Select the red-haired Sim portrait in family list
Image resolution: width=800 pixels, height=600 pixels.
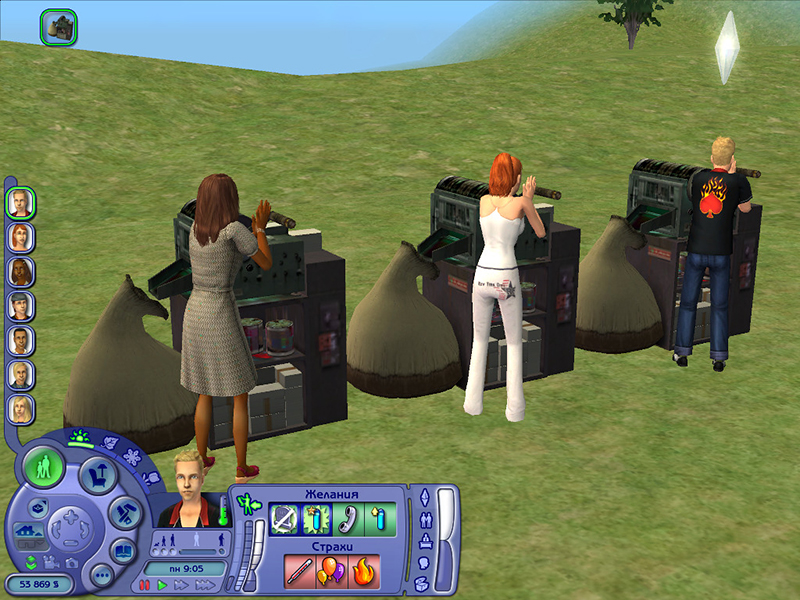coord(21,237)
